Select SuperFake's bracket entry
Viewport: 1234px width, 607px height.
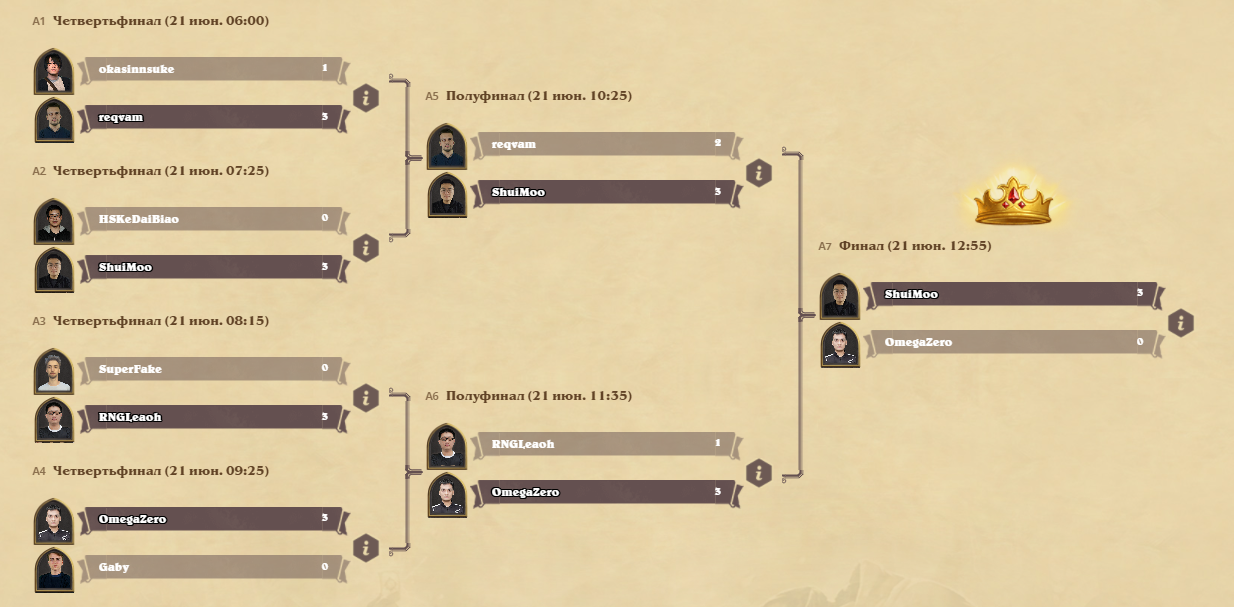point(210,369)
